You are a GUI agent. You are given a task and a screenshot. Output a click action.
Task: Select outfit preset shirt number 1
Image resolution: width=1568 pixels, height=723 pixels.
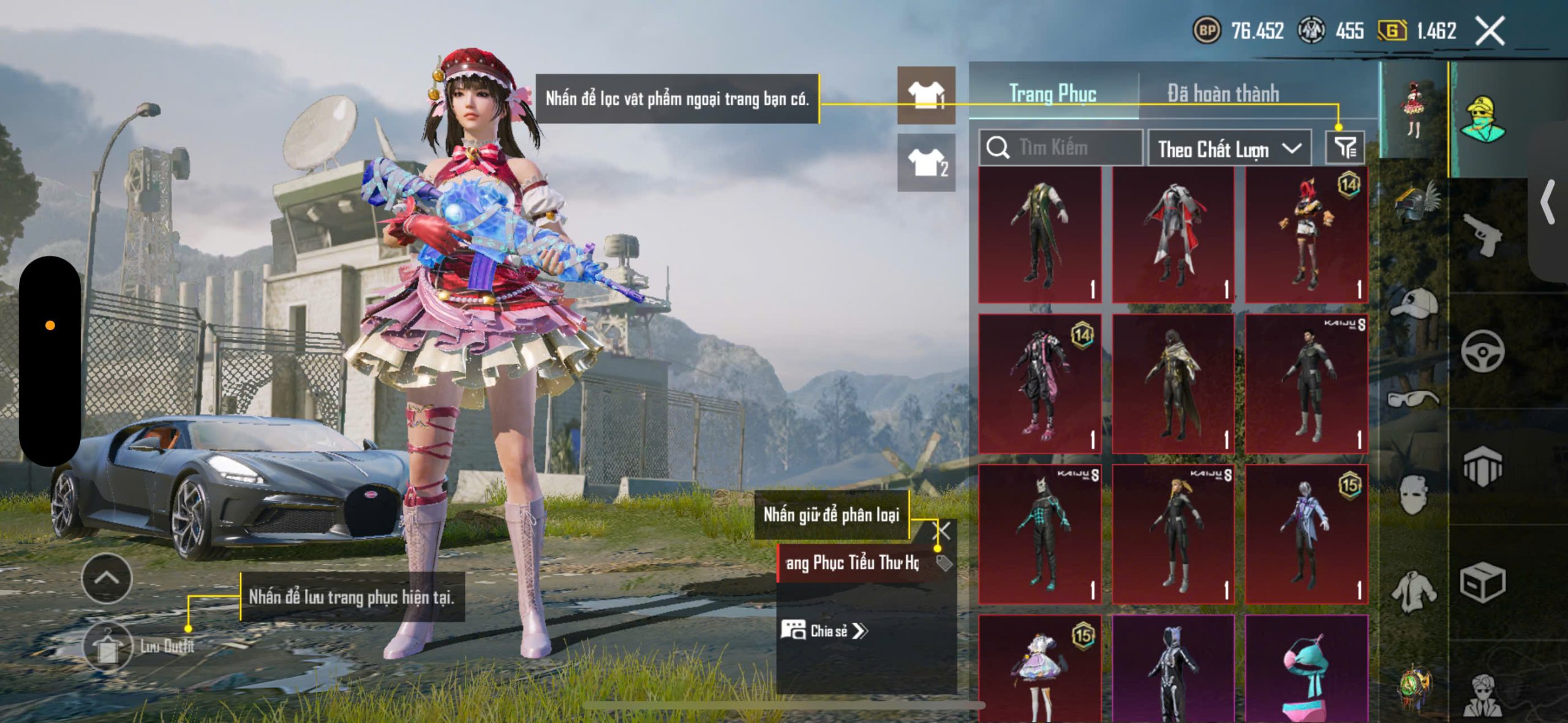tap(926, 95)
